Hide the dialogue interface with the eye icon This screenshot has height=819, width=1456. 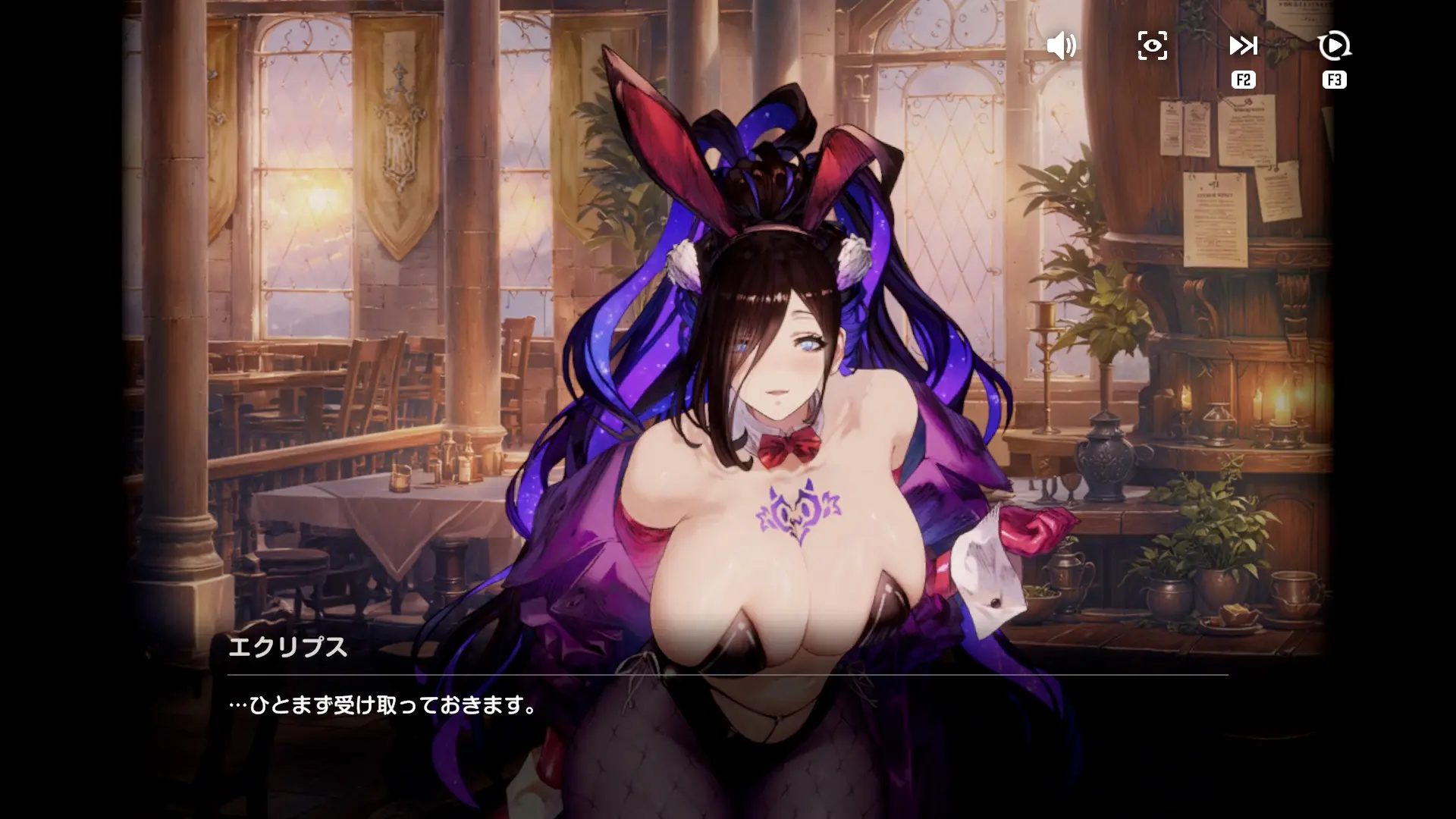click(x=1152, y=46)
